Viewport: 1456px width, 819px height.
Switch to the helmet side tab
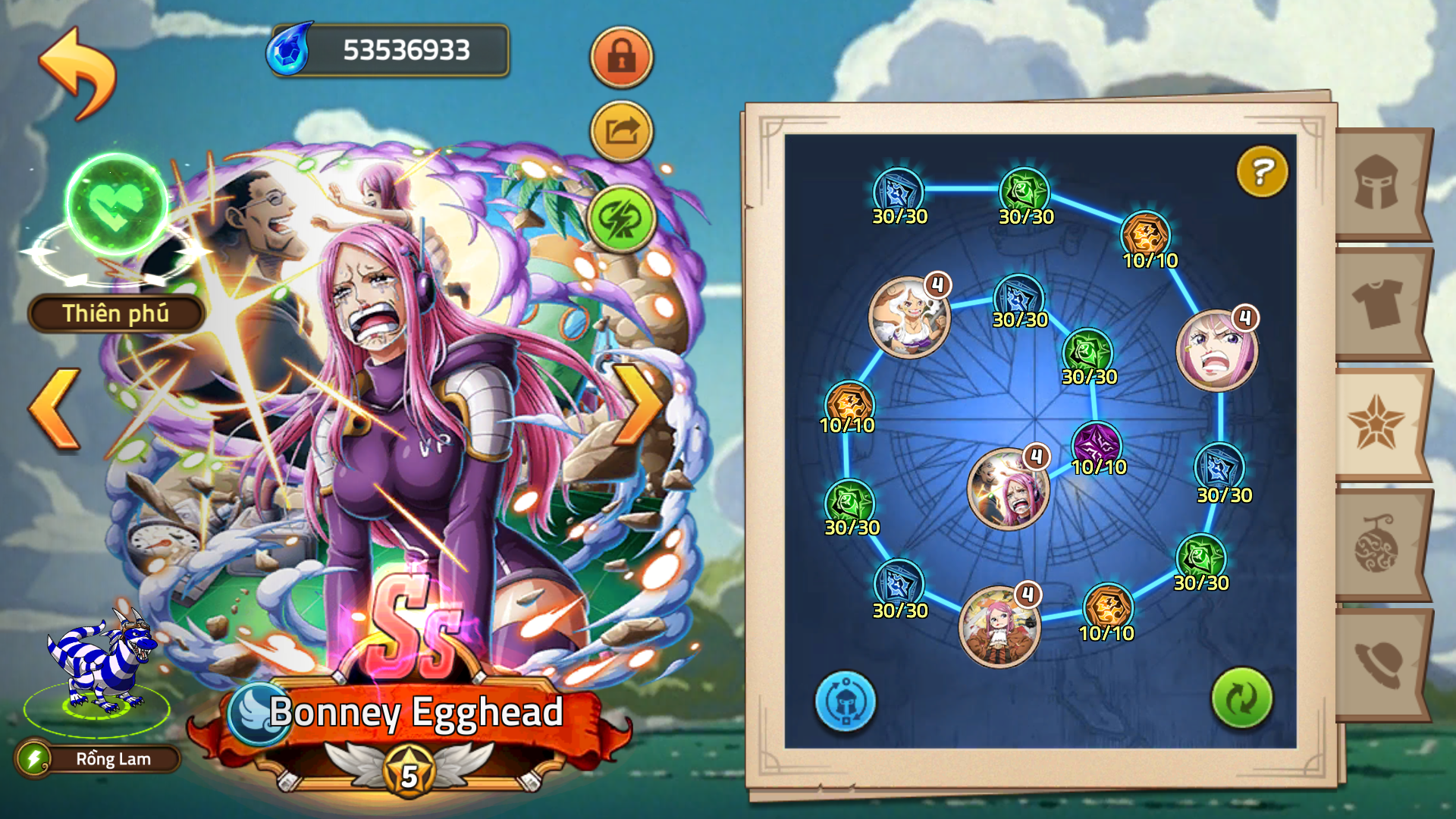click(x=1377, y=184)
